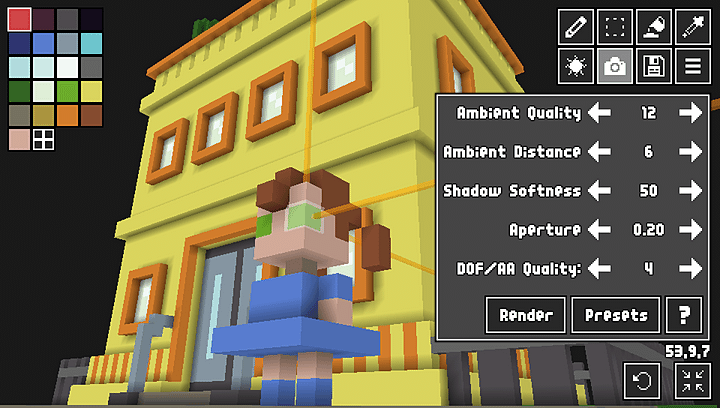Image resolution: width=720 pixels, height=408 pixels.
Task: Click the undo circular arrow button
Action: 642,380
